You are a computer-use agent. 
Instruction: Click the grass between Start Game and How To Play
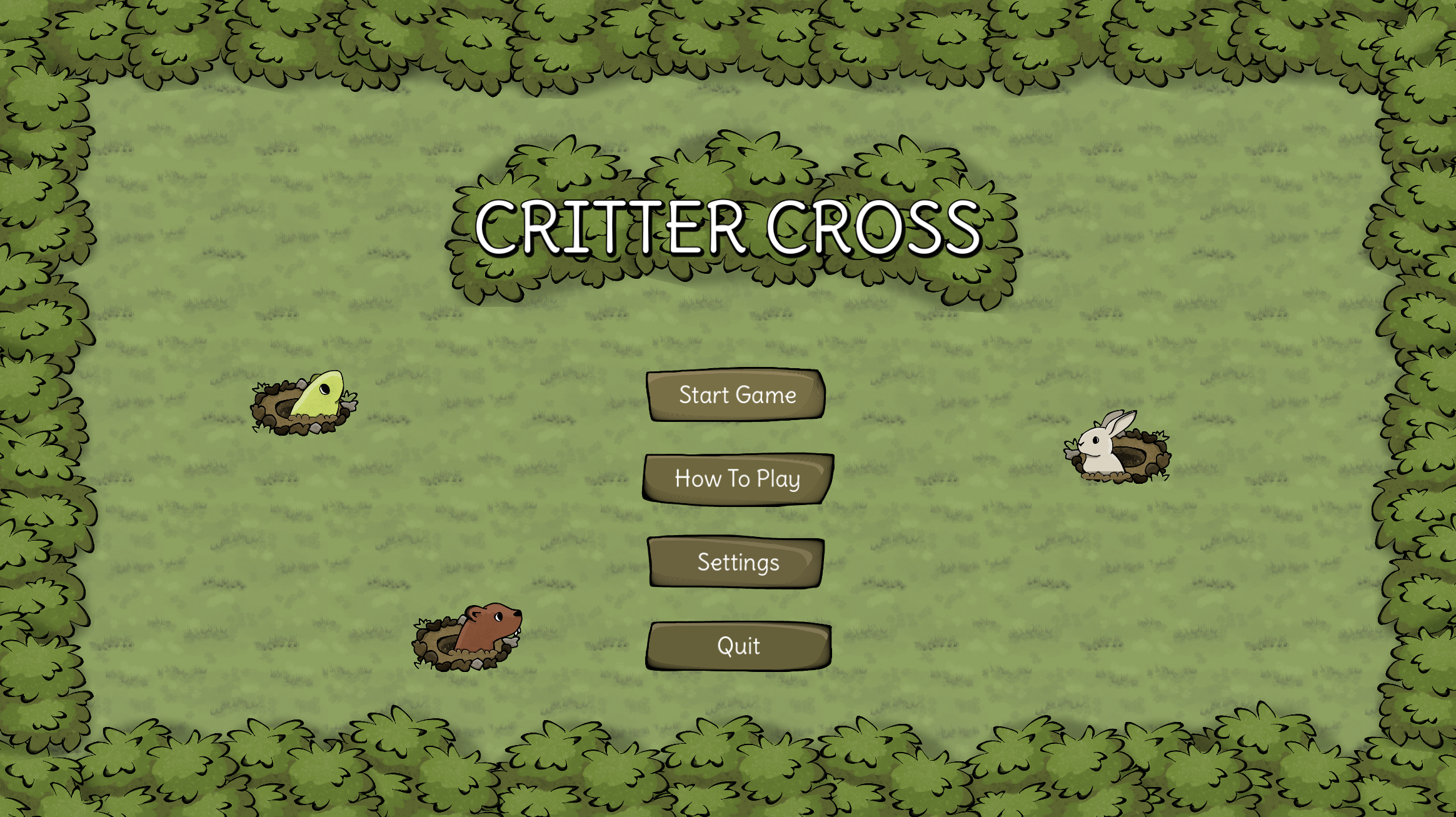click(x=738, y=438)
